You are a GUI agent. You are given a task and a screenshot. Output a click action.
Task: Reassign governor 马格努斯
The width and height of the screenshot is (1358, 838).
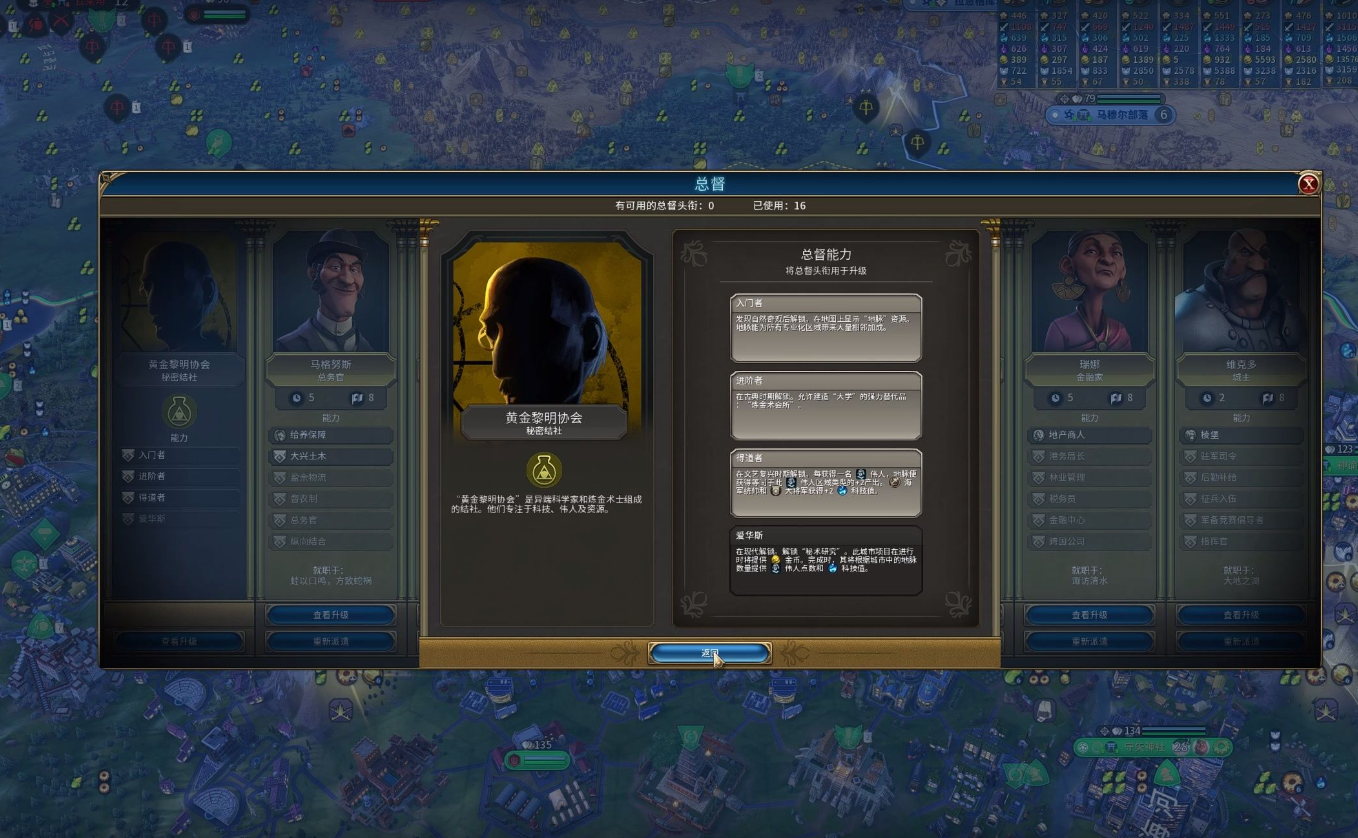pos(331,641)
